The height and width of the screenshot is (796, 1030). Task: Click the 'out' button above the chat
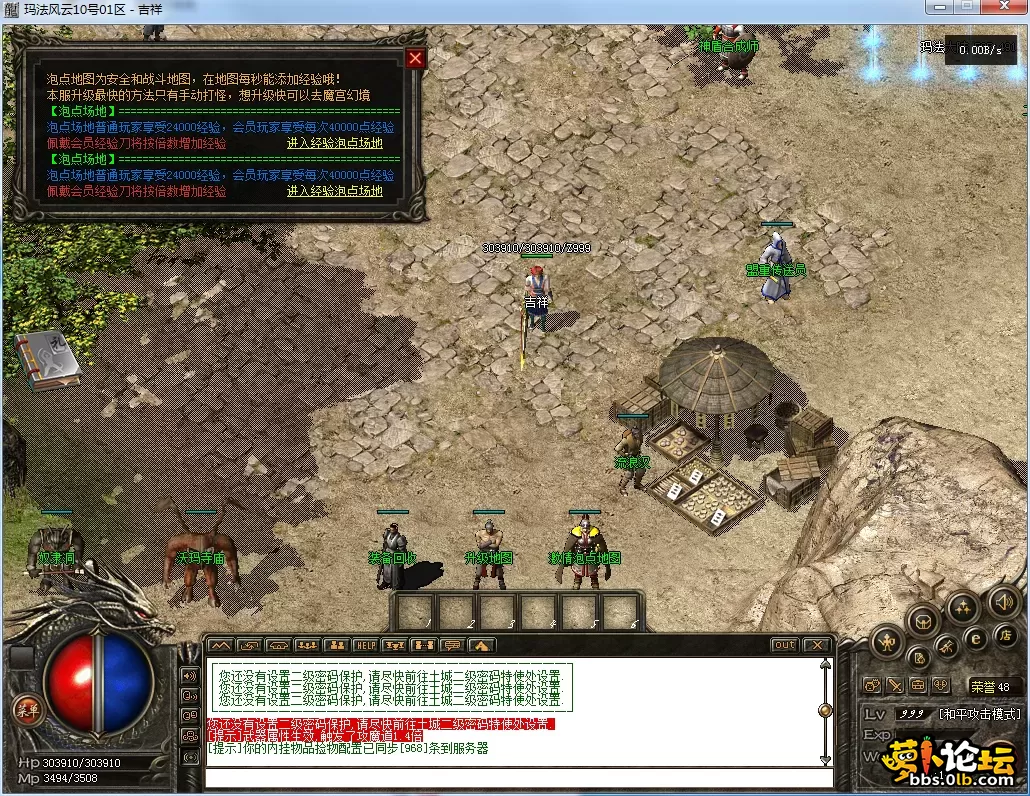tap(785, 645)
